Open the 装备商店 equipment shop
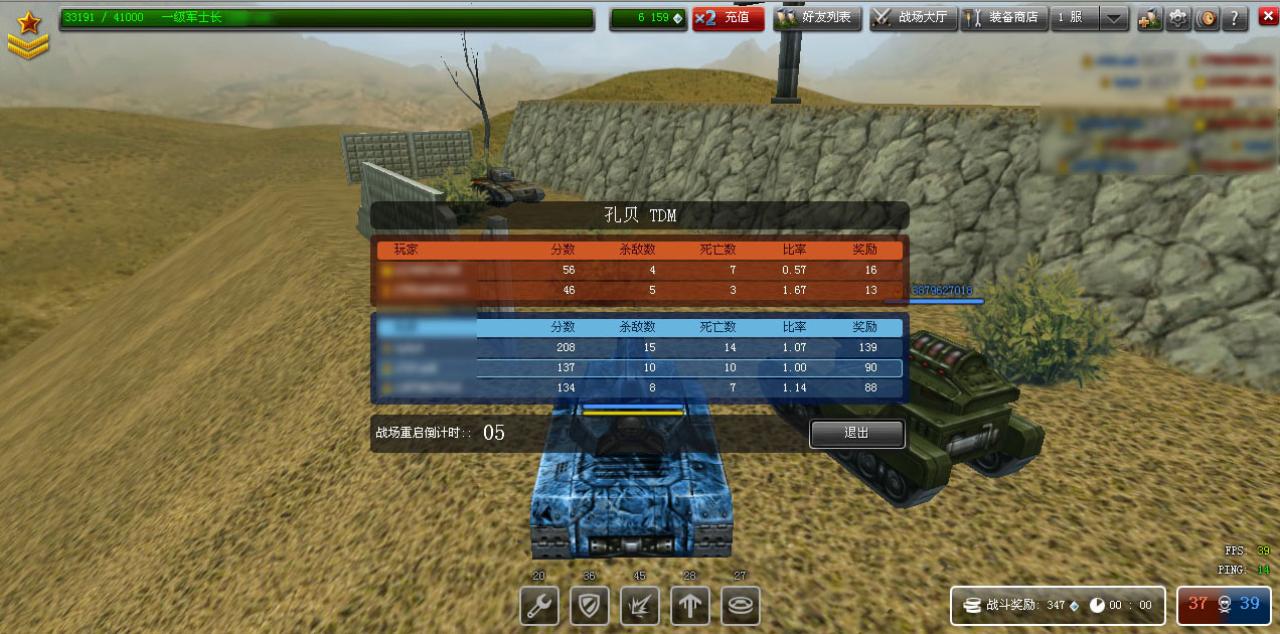This screenshot has width=1280, height=634. click(x=1004, y=18)
